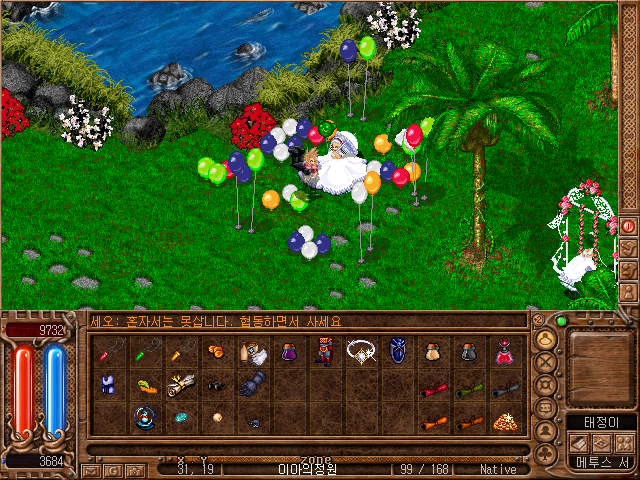The height and width of the screenshot is (480, 640).
Task: Select the dark blue shield item
Action: coord(397,352)
